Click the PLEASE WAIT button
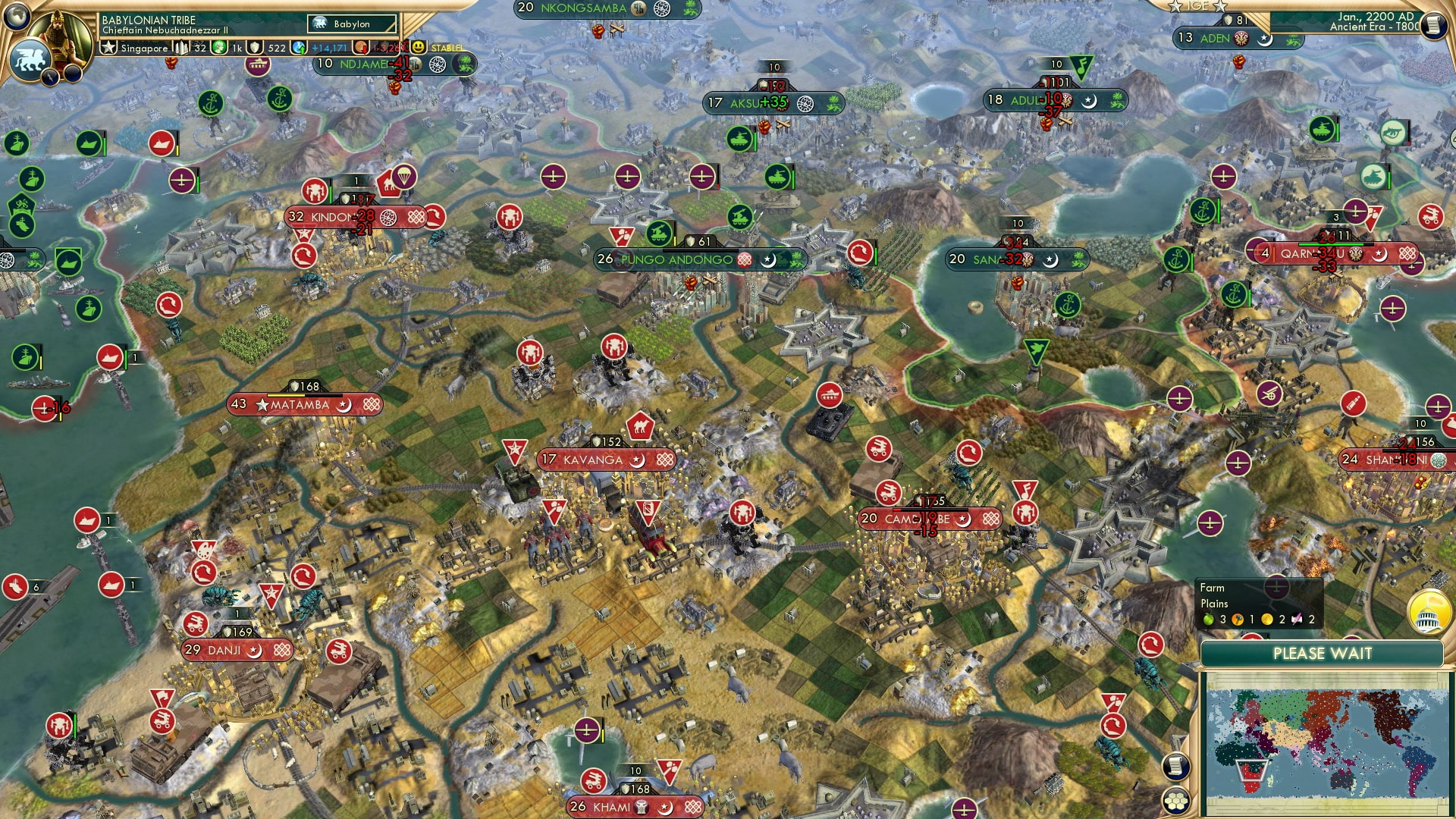Viewport: 1456px width, 819px height. (1323, 653)
